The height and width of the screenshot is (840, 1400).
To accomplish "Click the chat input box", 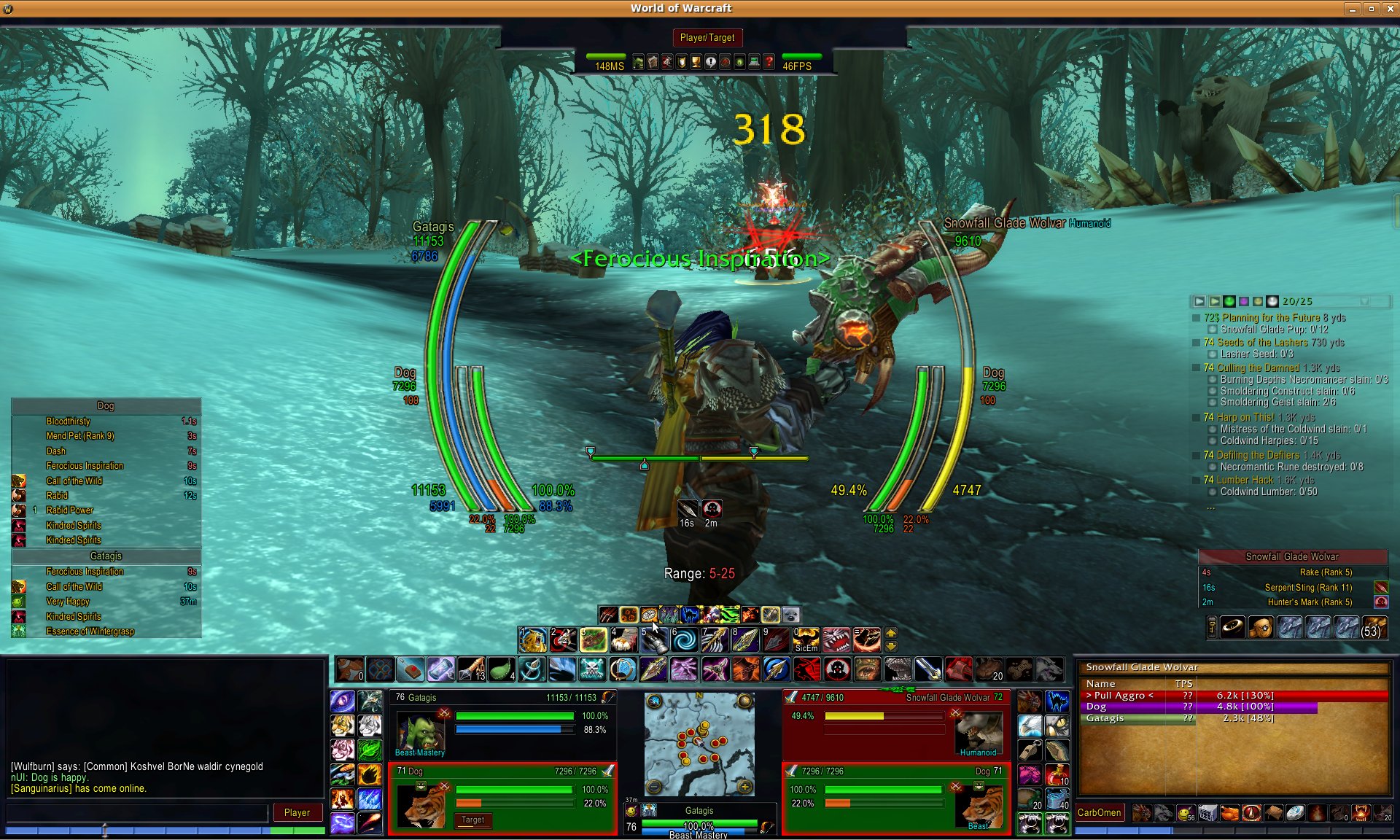I will 139,812.
